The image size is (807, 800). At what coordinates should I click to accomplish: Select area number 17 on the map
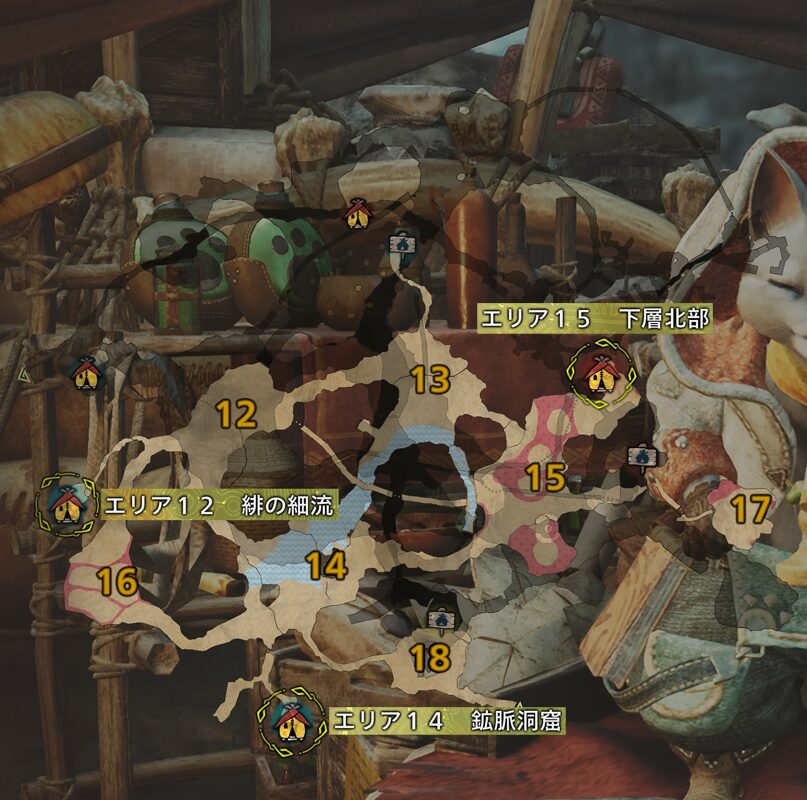pos(750,510)
